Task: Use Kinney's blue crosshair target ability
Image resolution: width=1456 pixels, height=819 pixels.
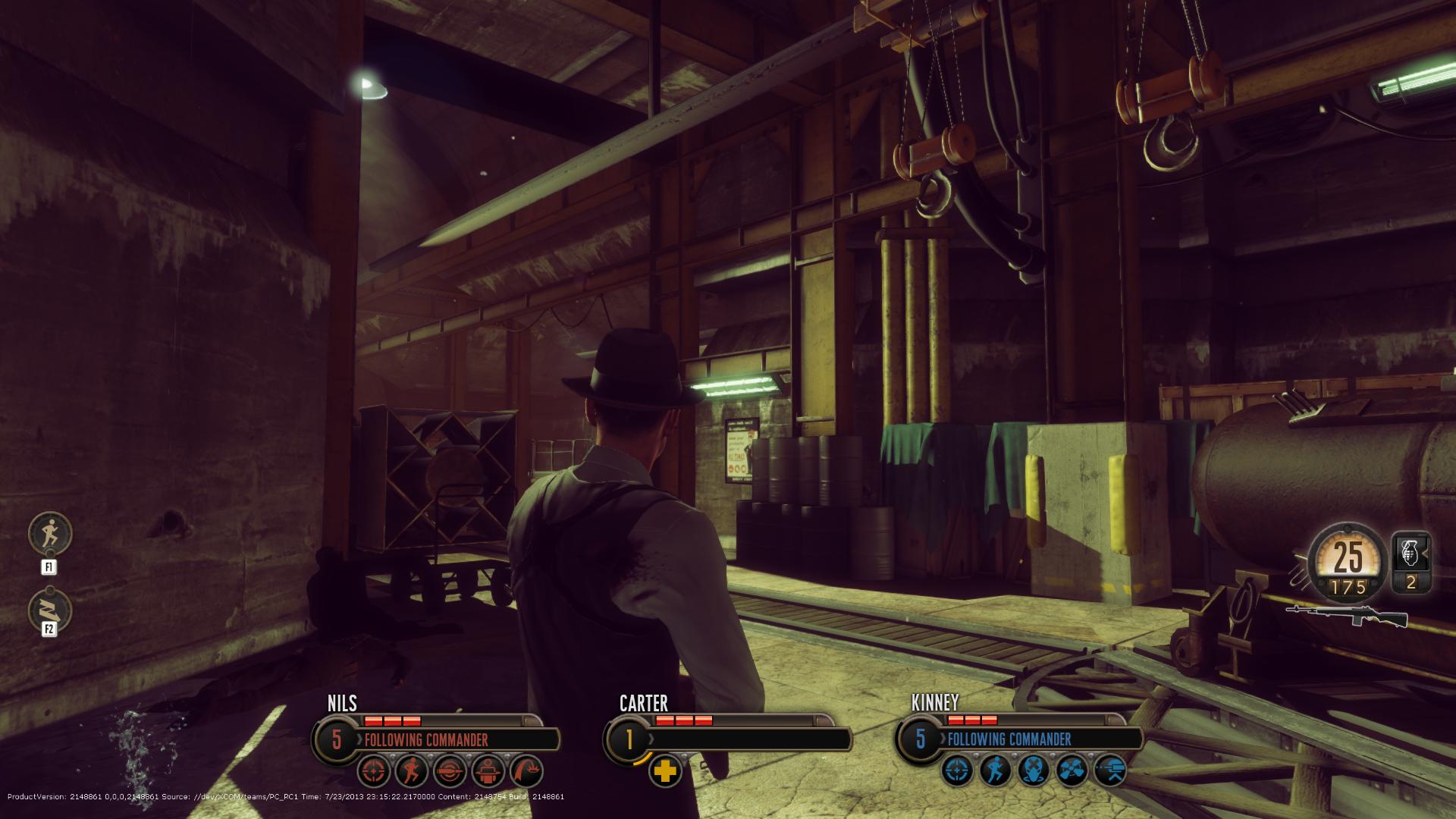Action: point(959,771)
